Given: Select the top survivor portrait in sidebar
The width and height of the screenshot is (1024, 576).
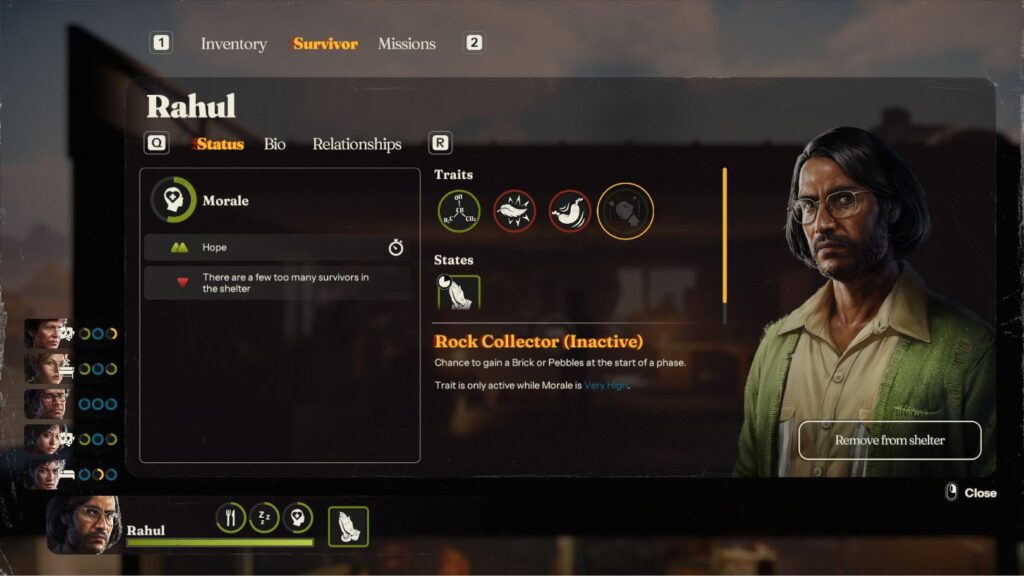Looking at the screenshot, I should [45, 334].
